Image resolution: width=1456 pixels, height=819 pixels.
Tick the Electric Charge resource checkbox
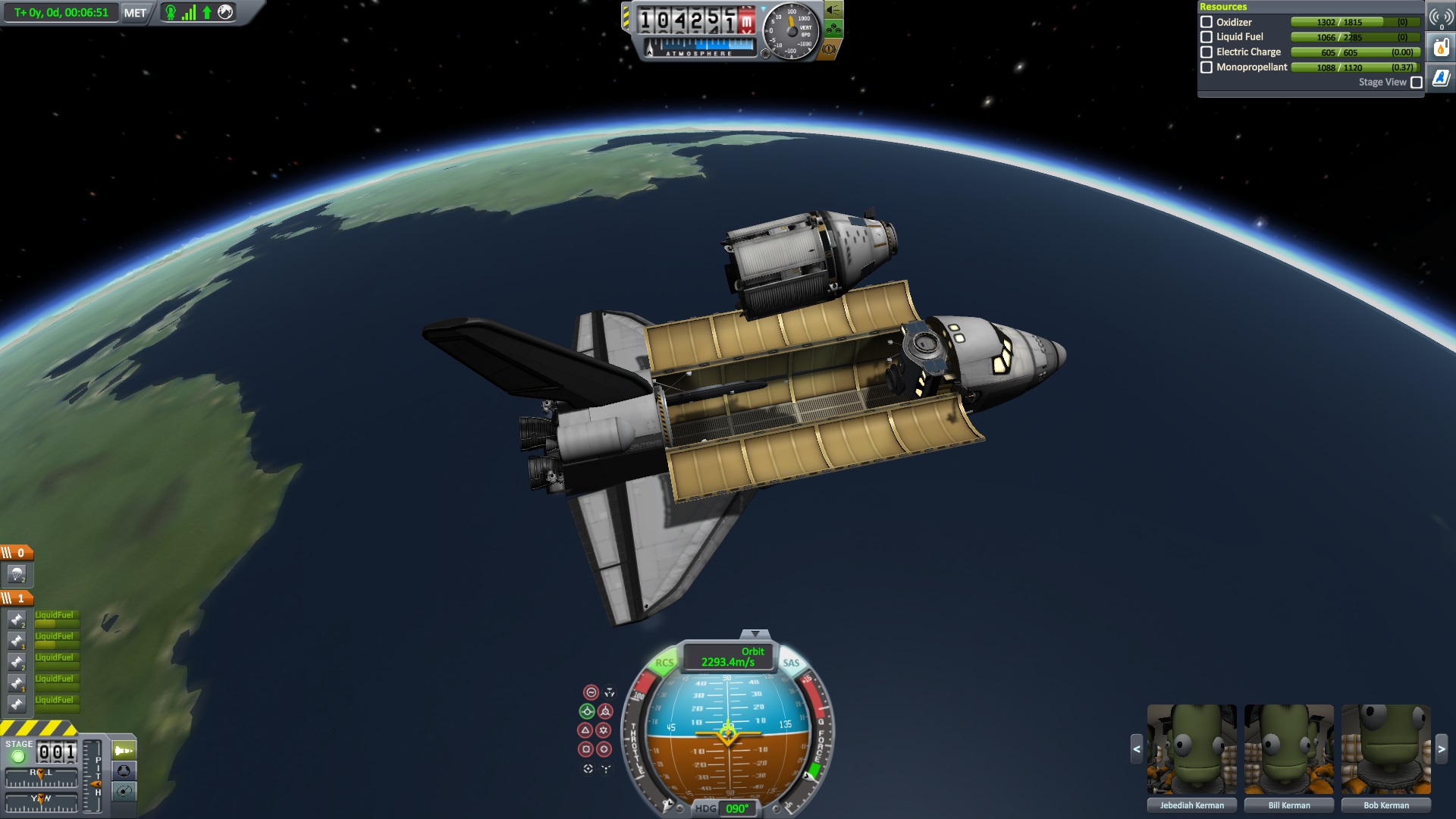point(1207,52)
